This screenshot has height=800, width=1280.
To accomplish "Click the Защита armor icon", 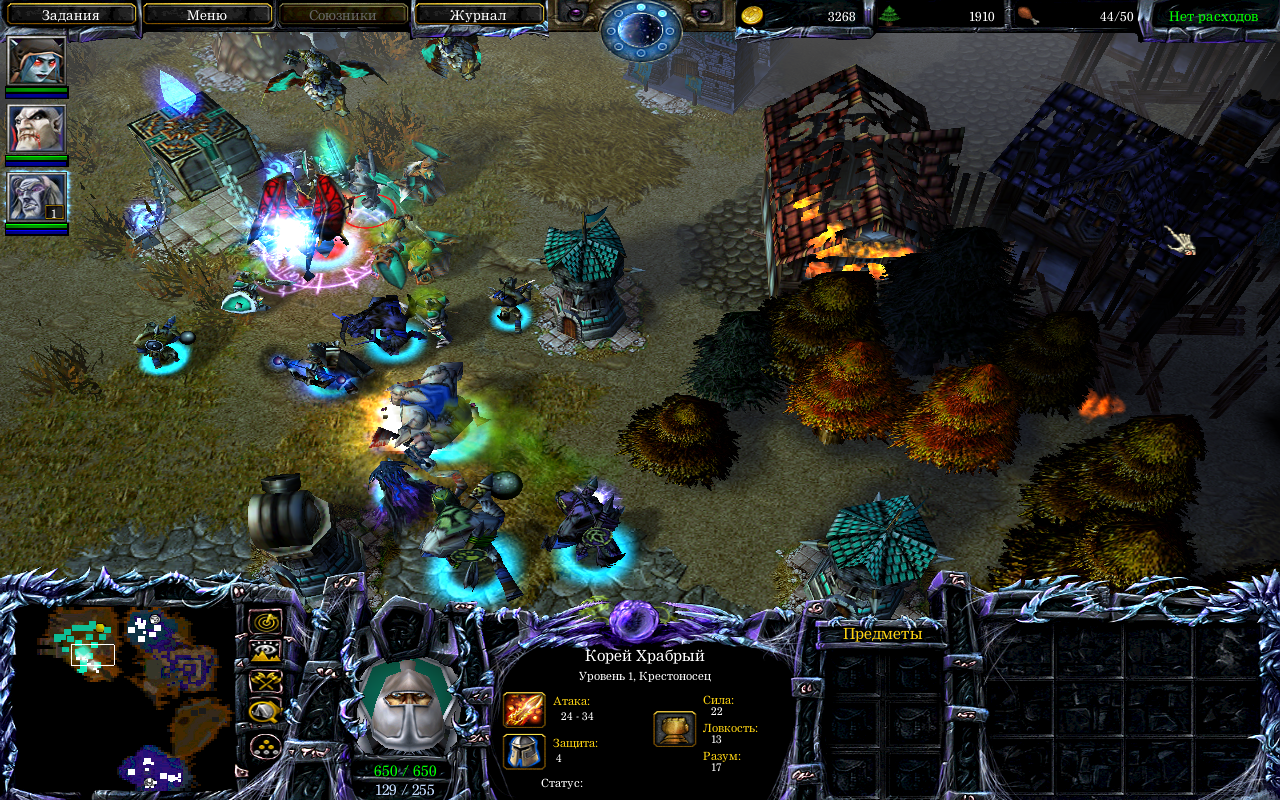I will pos(524,751).
